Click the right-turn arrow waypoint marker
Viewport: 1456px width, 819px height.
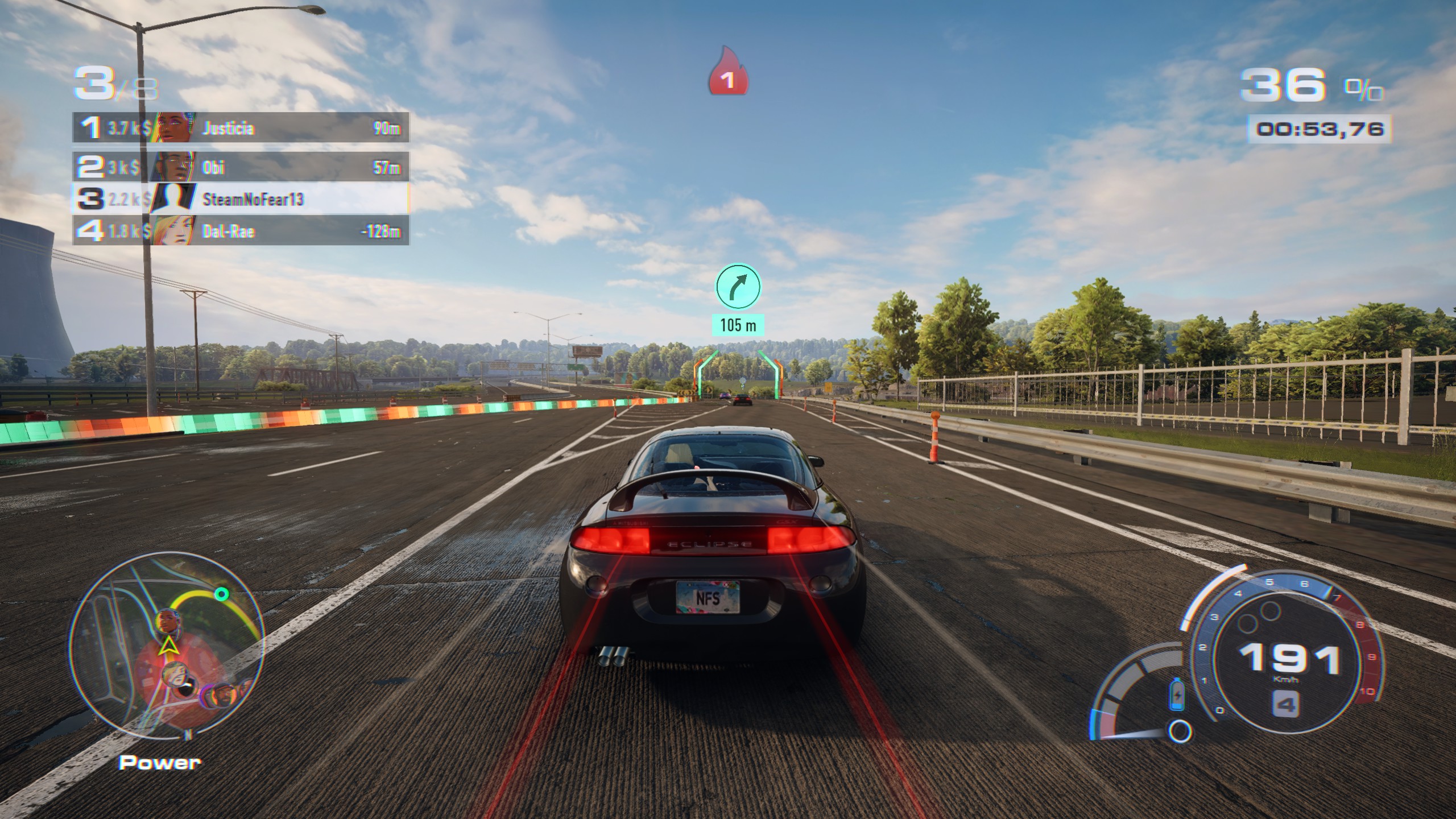coord(738,286)
